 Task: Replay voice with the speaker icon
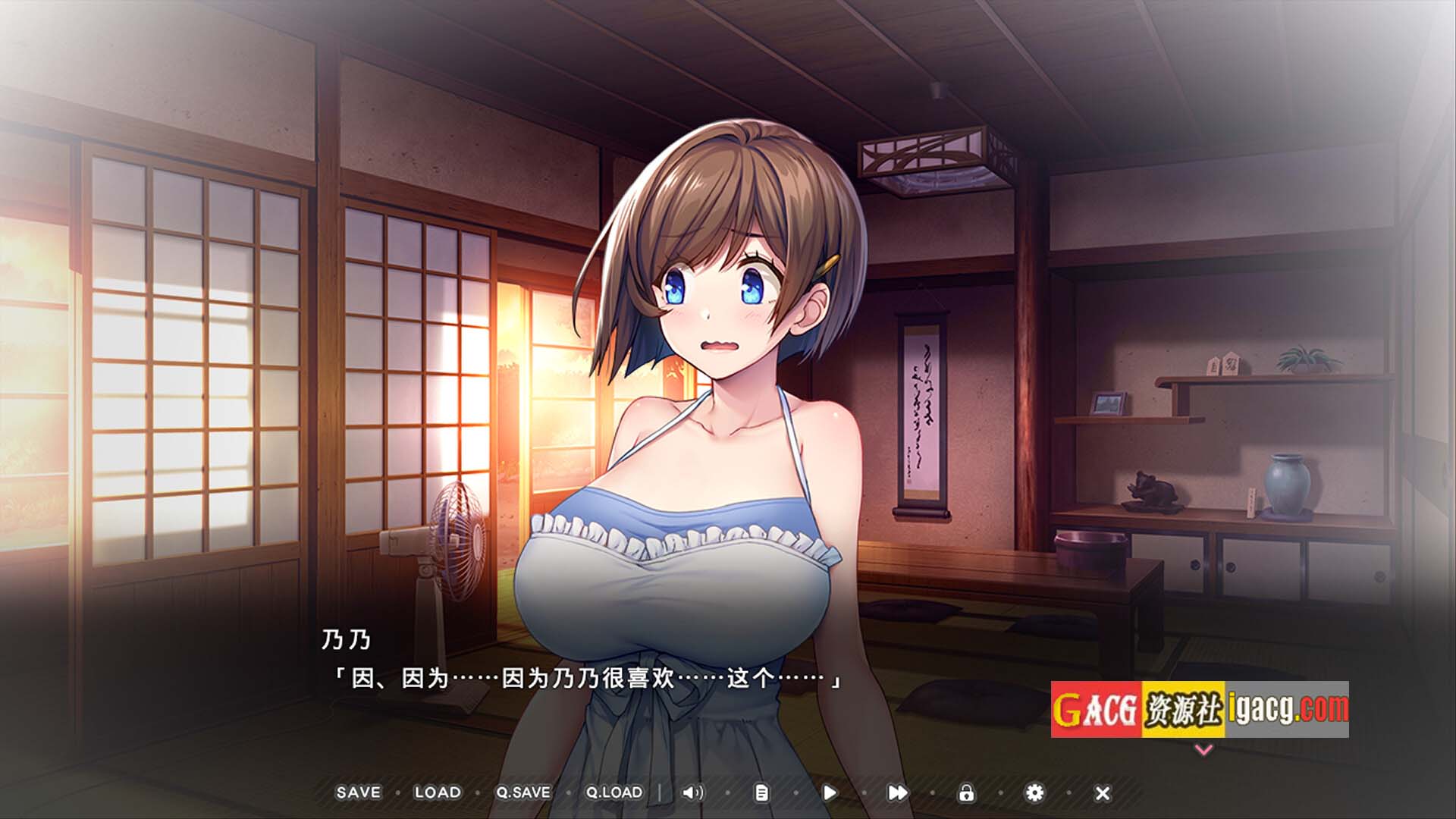coord(692,792)
